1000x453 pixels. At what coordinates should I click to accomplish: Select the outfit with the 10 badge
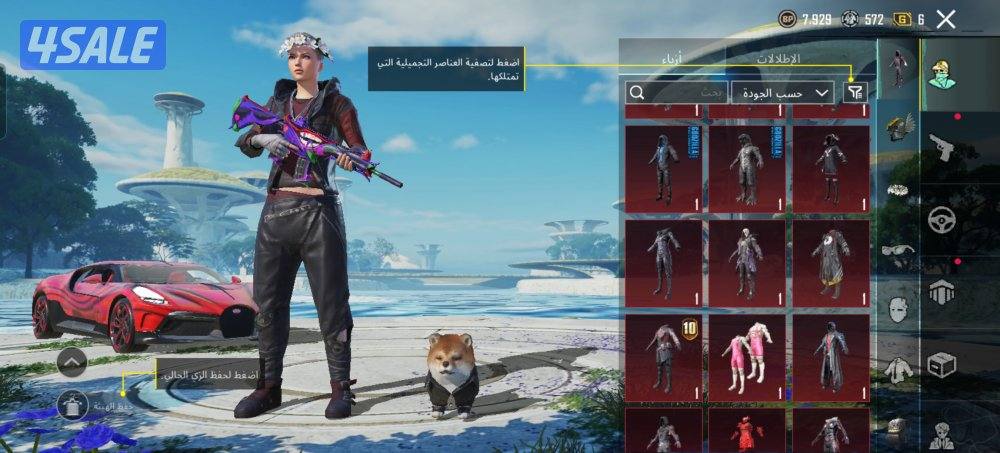pos(663,357)
